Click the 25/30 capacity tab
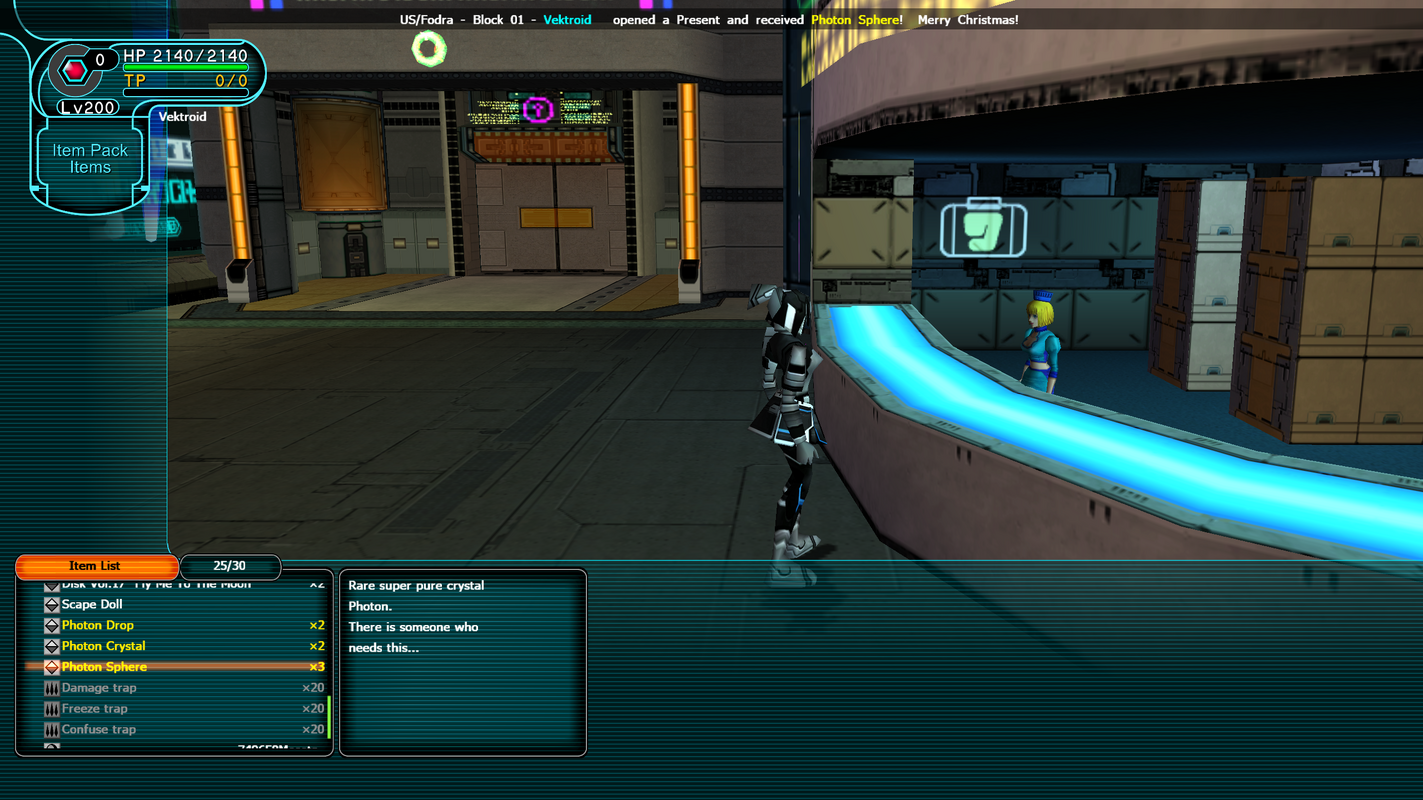This screenshot has width=1423, height=800. [x=230, y=566]
